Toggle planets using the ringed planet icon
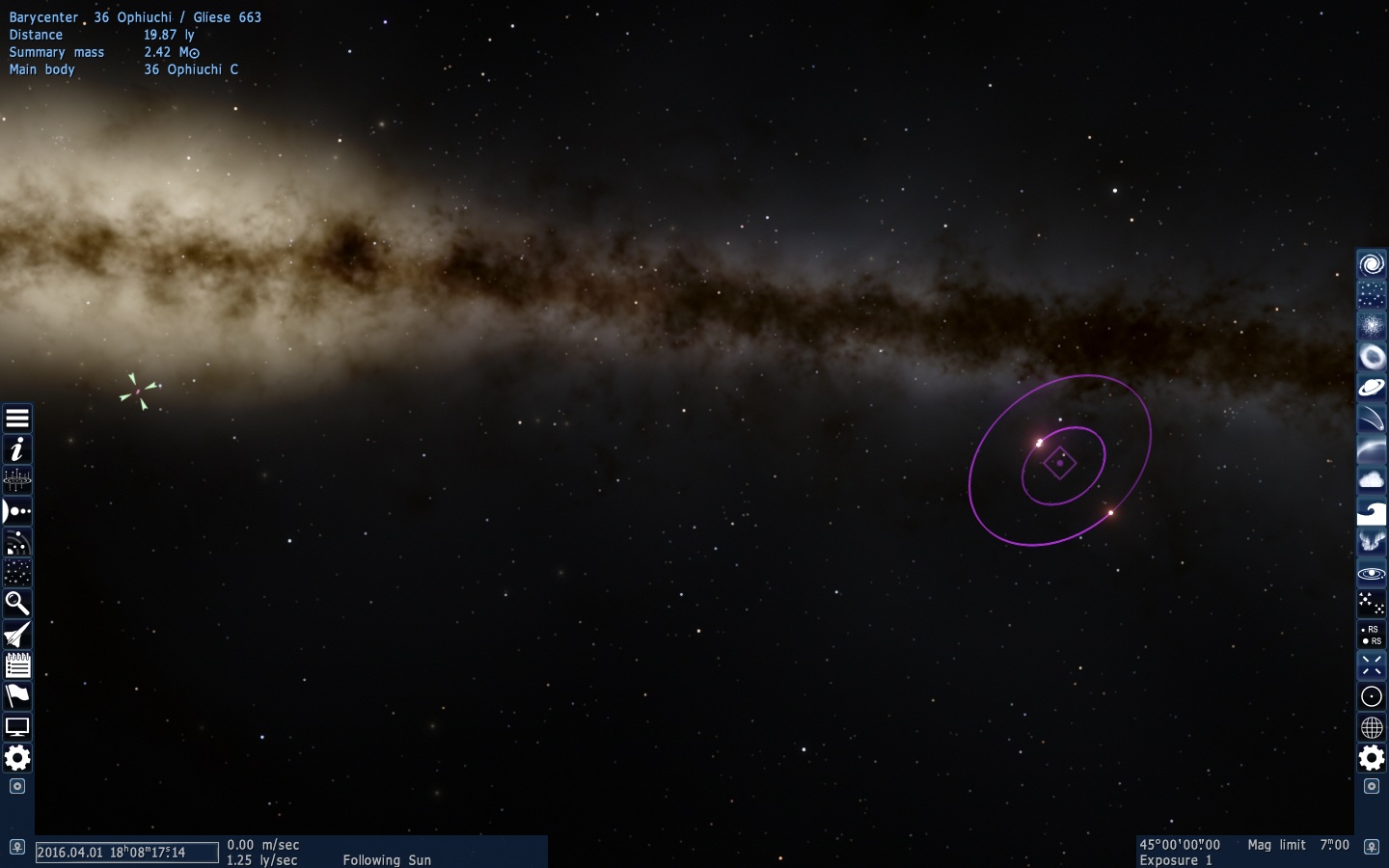Image resolution: width=1389 pixels, height=868 pixels. click(x=1372, y=388)
